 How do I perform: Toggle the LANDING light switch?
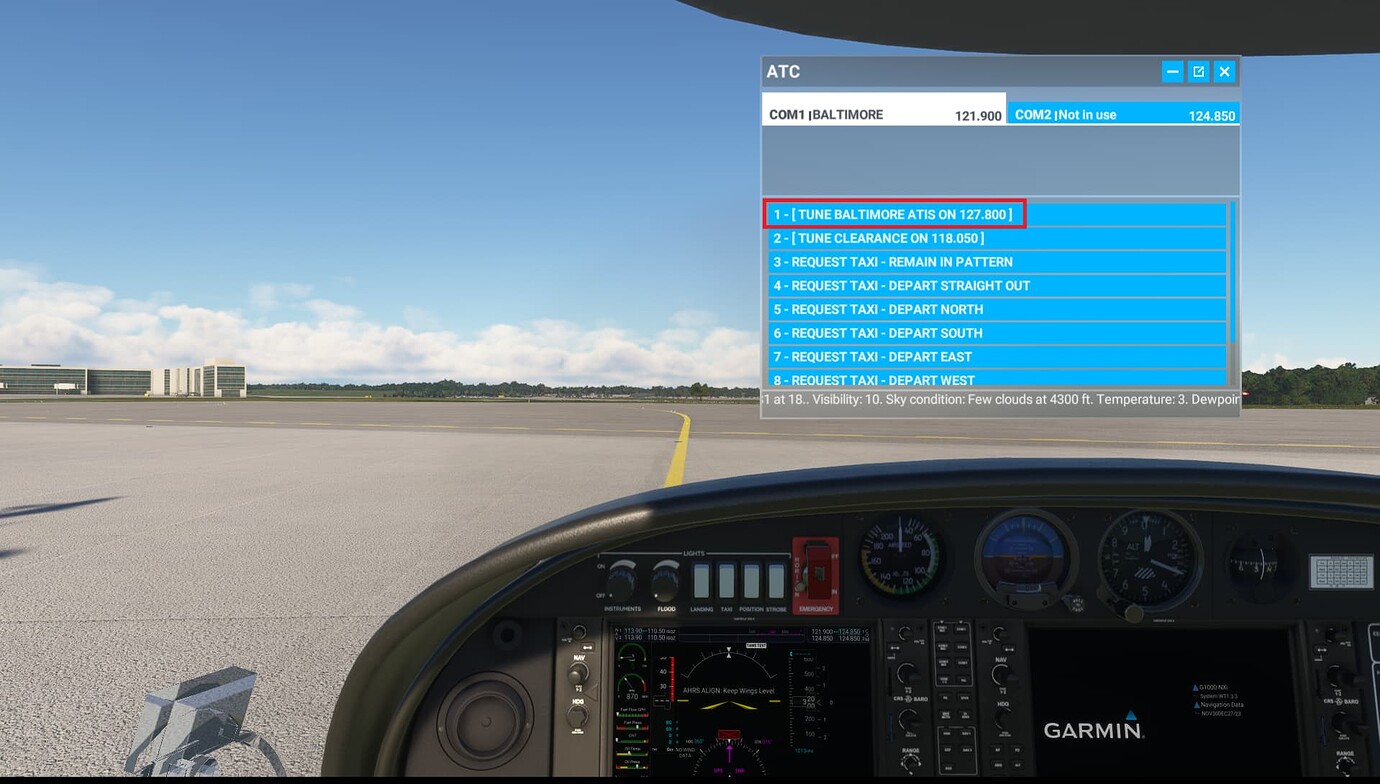coord(702,578)
